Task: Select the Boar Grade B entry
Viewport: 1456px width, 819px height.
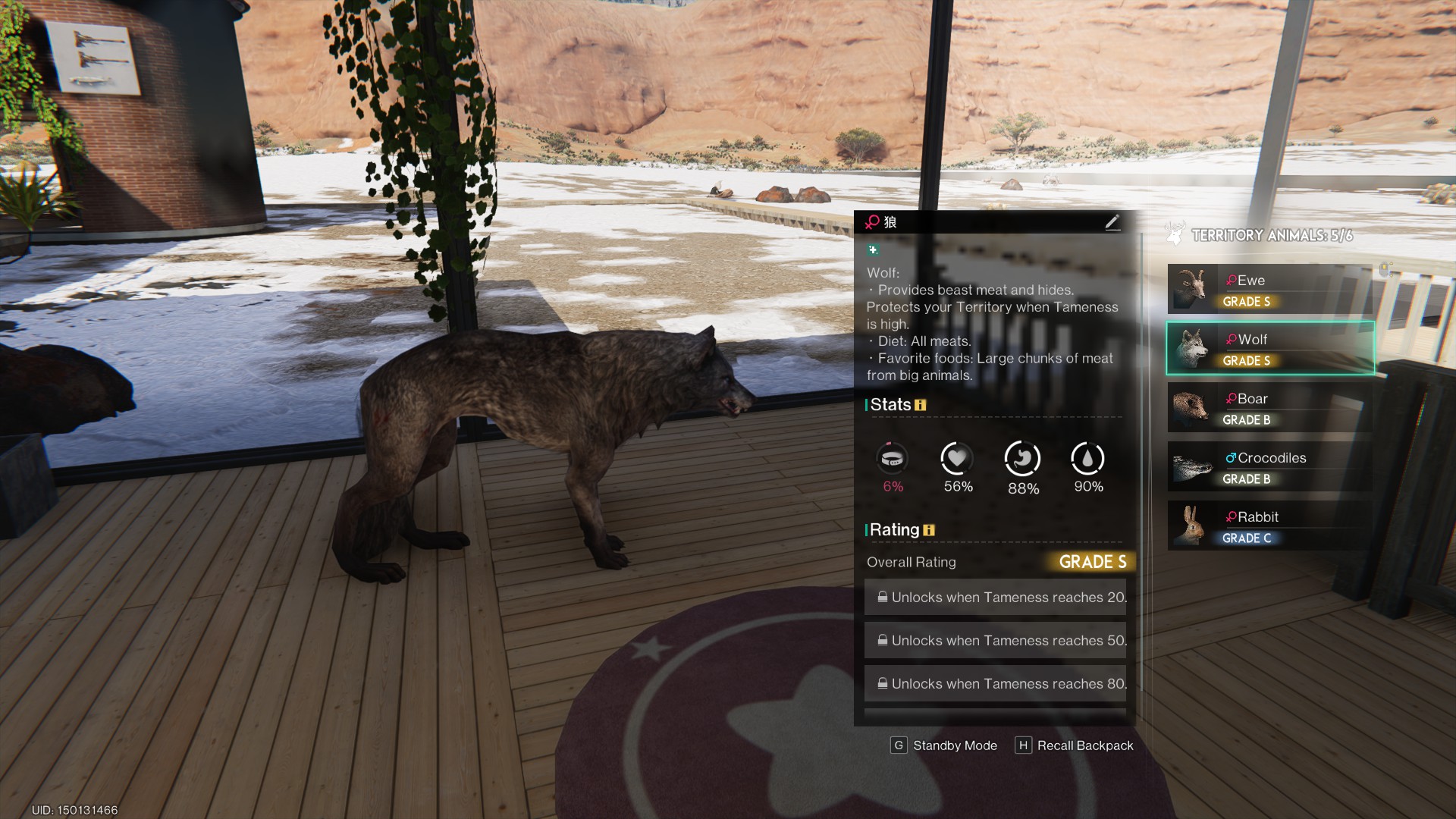Action: pos(1269,407)
